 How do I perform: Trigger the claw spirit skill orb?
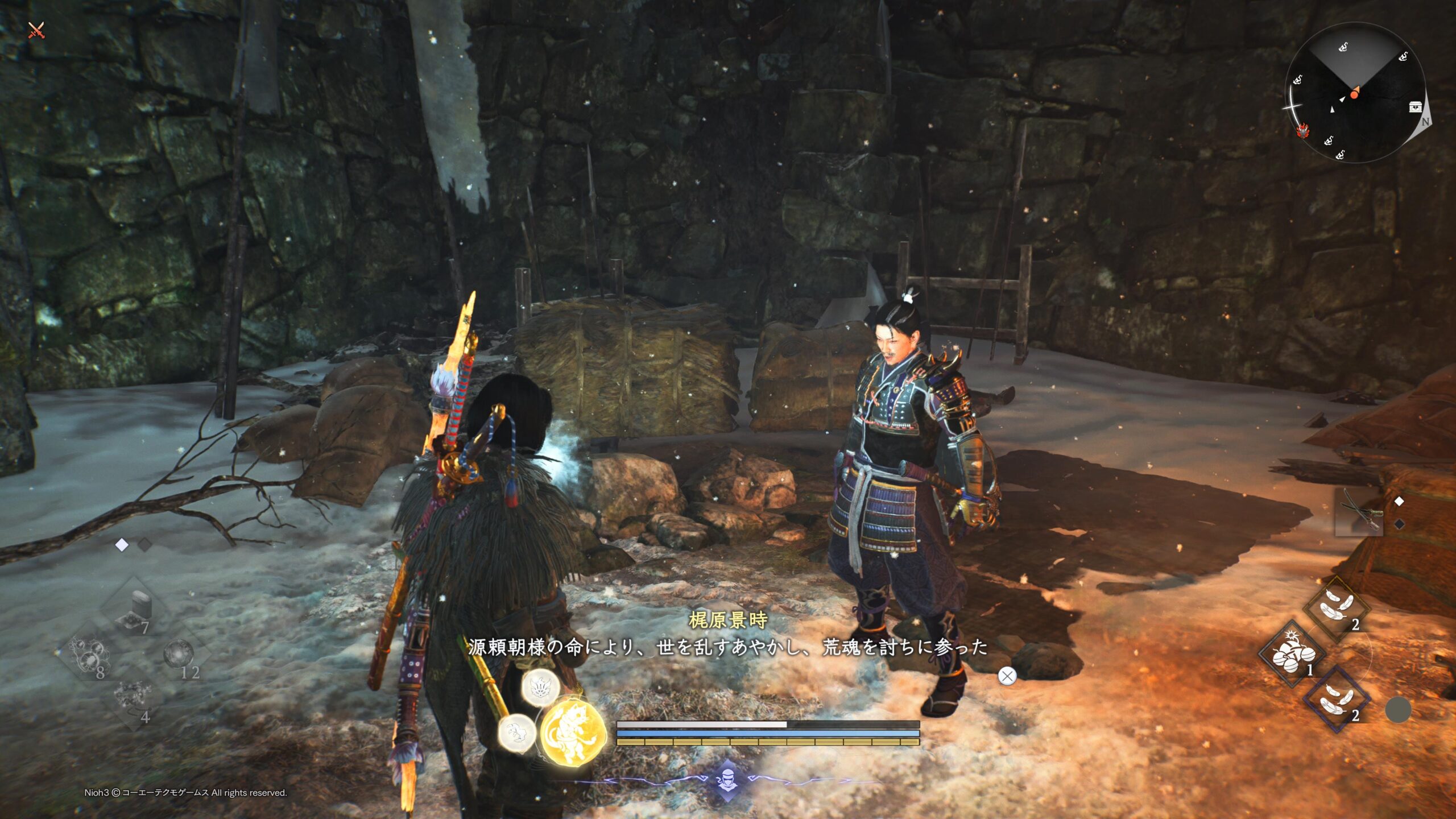pyautogui.click(x=516, y=733)
